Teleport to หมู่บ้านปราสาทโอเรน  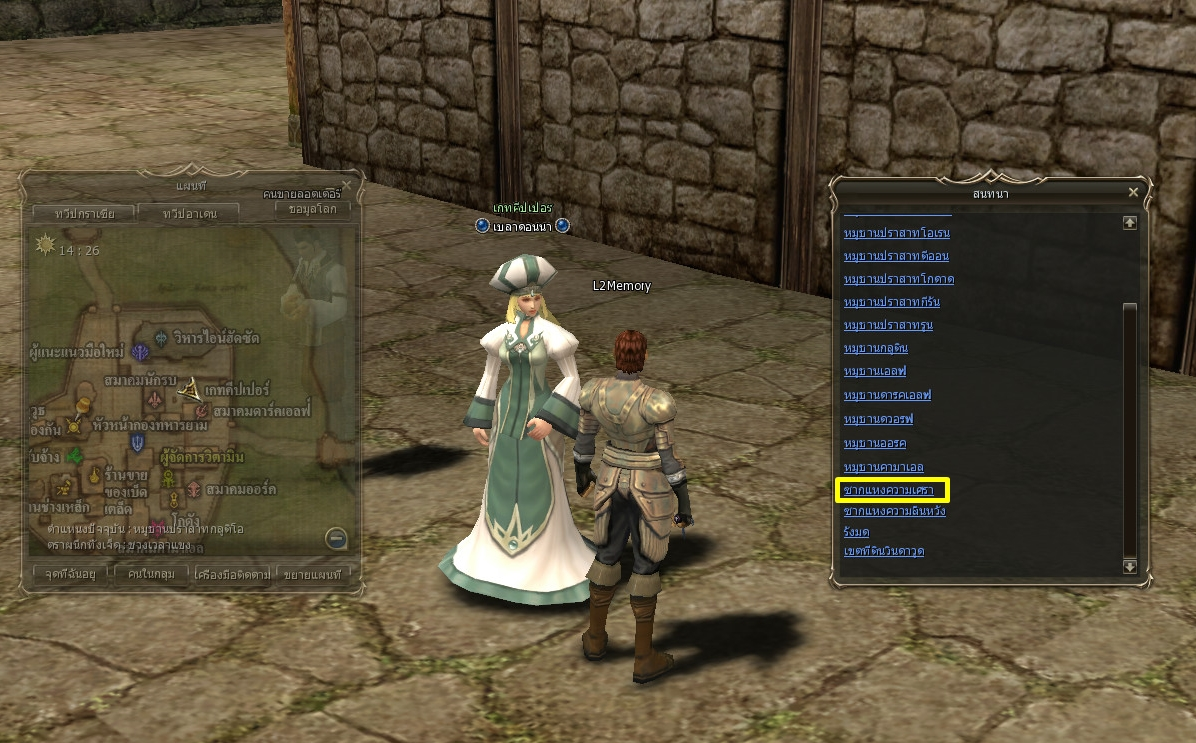tap(896, 233)
